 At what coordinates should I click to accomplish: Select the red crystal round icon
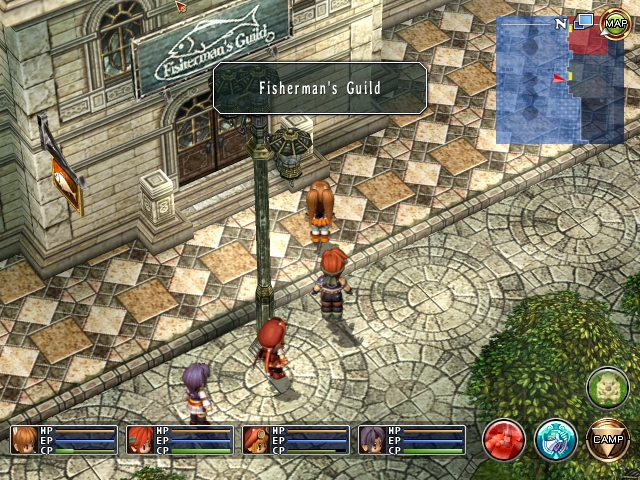coord(503,440)
